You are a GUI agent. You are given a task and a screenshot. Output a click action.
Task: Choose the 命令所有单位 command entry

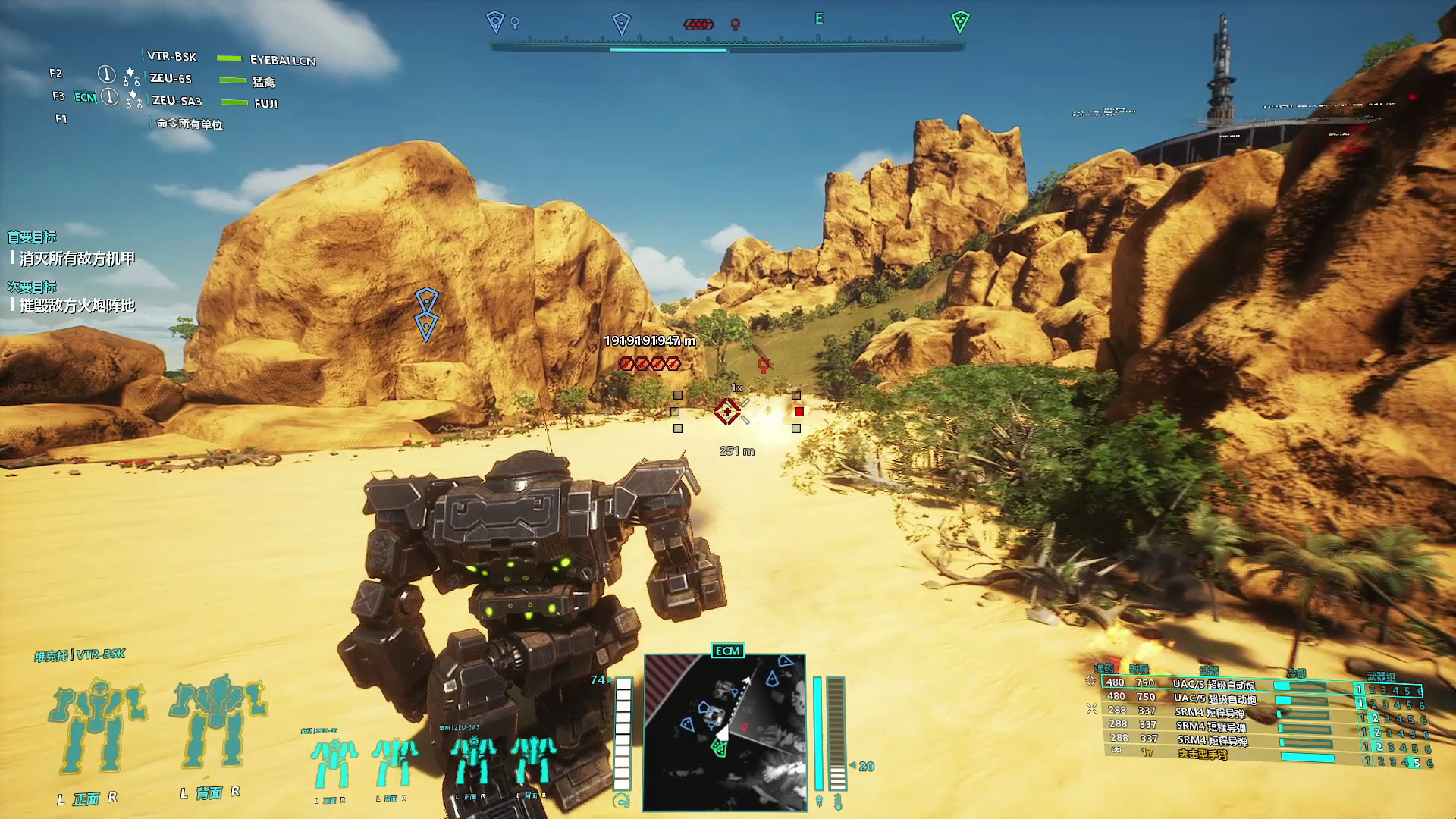pyautogui.click(x=190, y=124)
